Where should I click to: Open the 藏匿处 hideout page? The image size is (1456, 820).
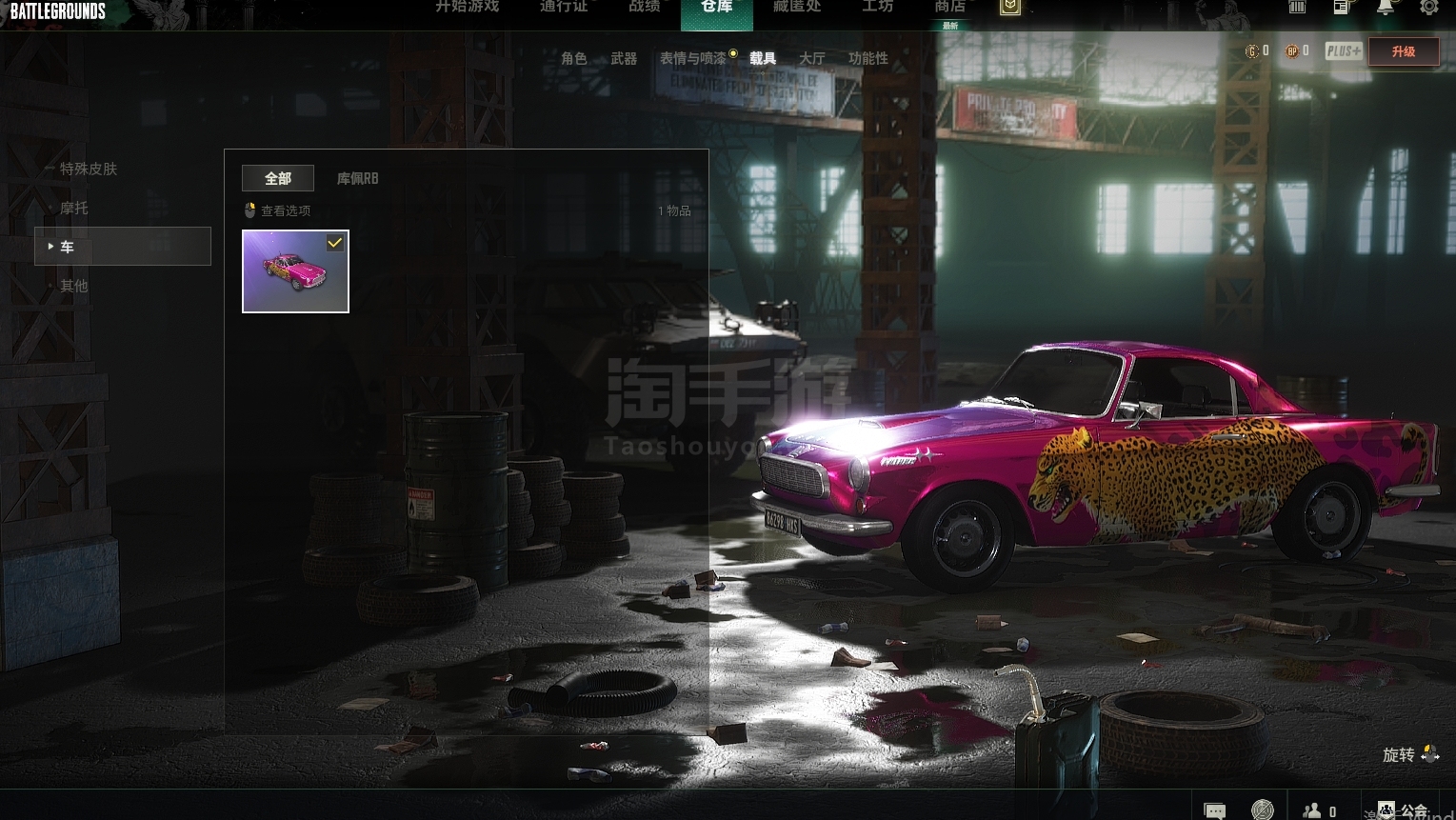(x=797, y=8)
